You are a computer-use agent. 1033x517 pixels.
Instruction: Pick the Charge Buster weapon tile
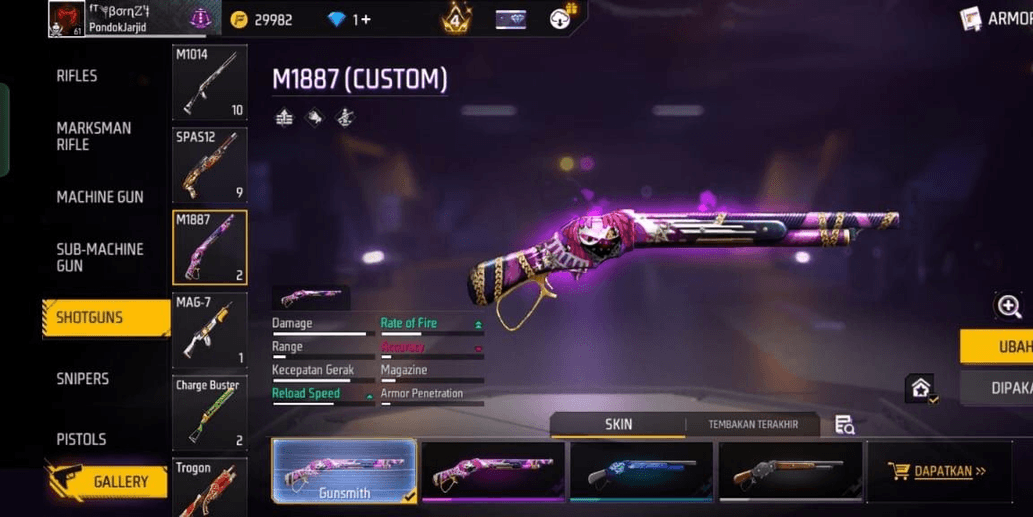click(209, 414)
